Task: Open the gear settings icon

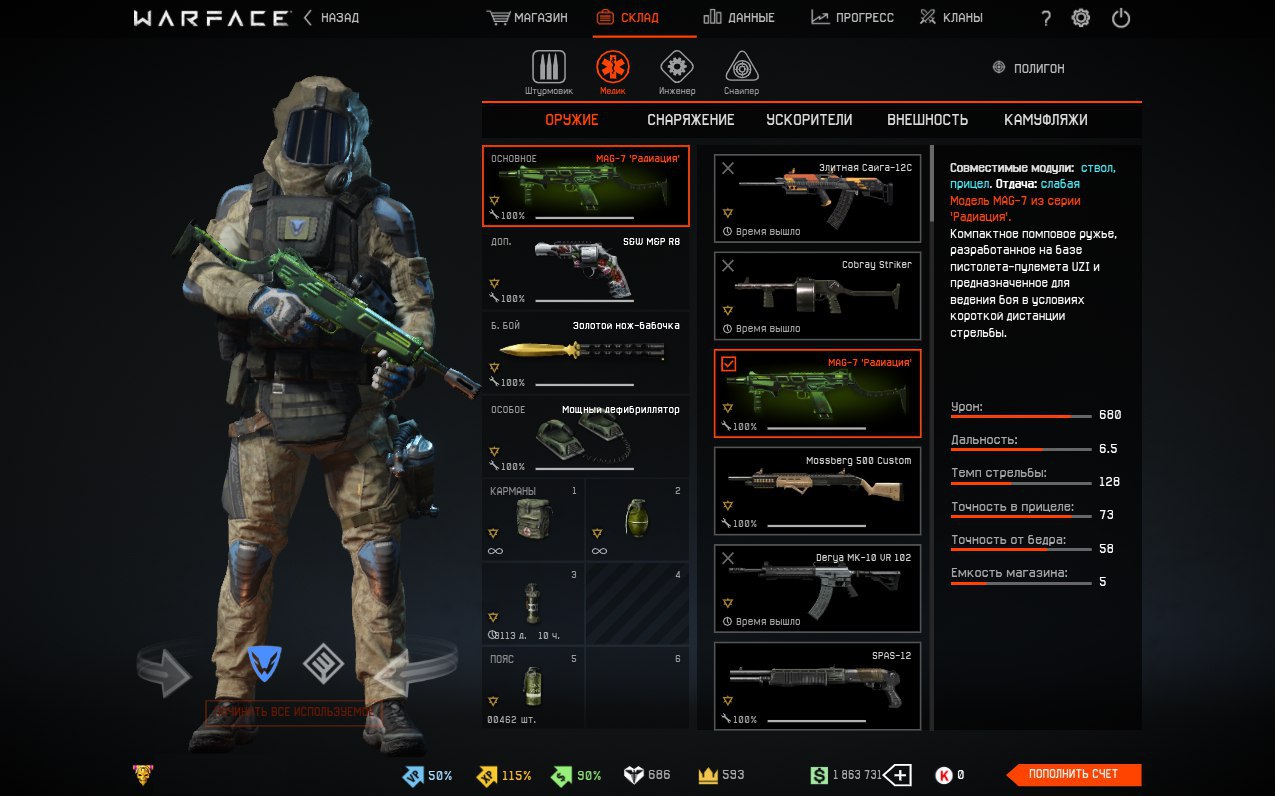Action: (1081, 18)
